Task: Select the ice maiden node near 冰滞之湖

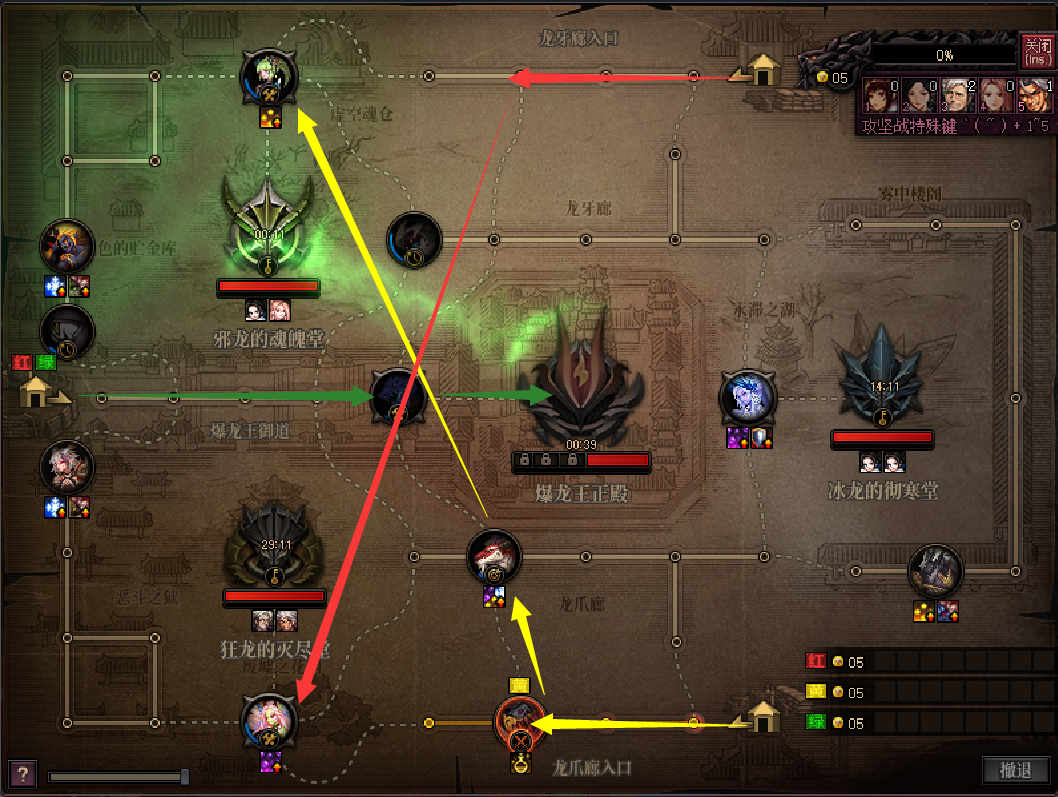Action: (748, 398)
